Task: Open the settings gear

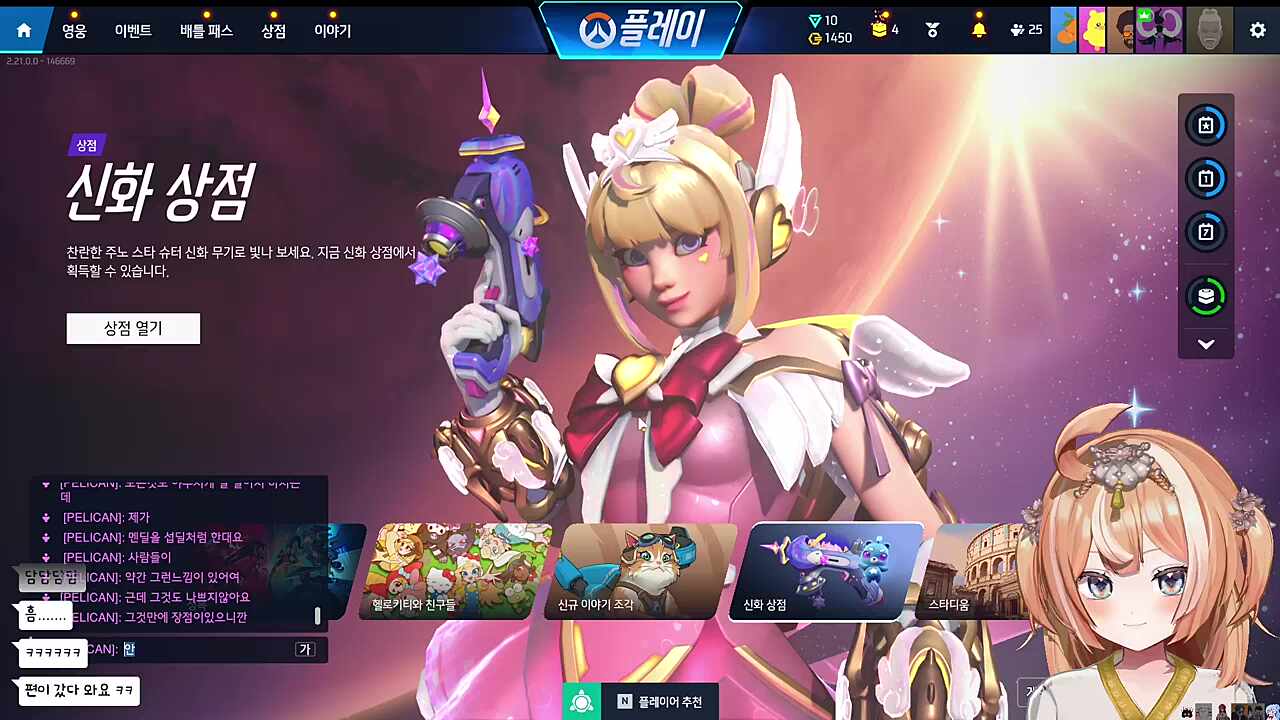Action: (x=1257, y=30)
